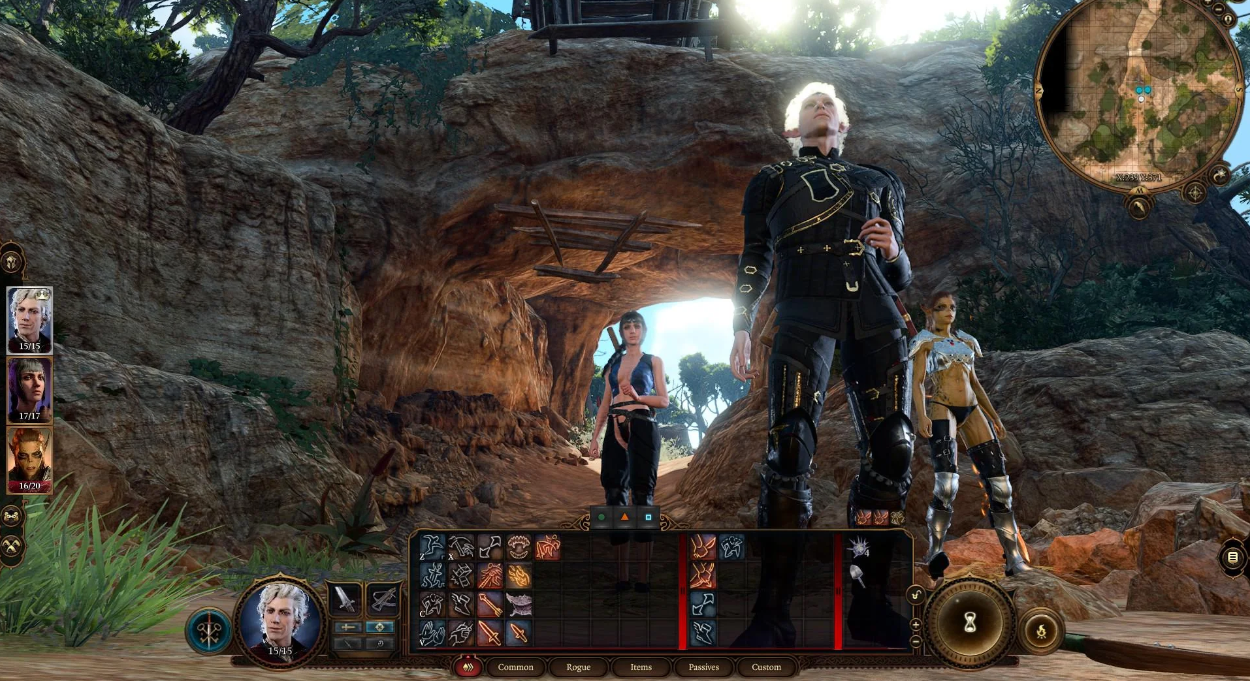Open the Rogue actions tab
1250x681 pixels.
coord(579,667)
